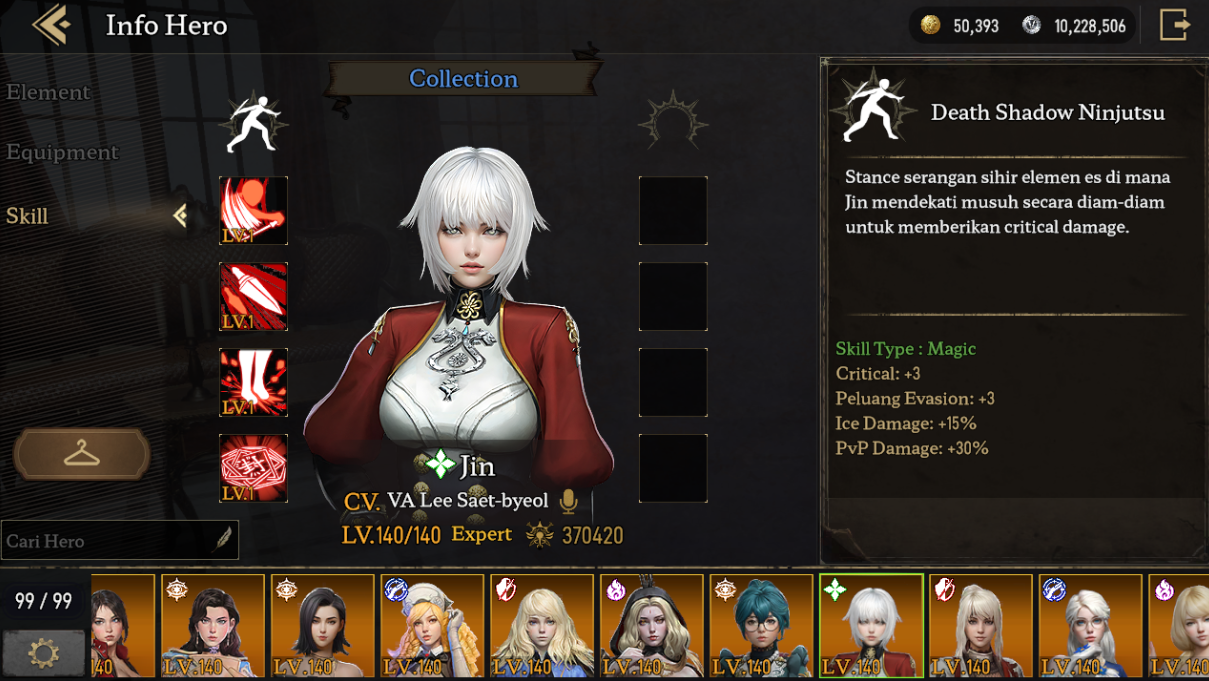Switch to the Equipment tab

tap(62, 152)
